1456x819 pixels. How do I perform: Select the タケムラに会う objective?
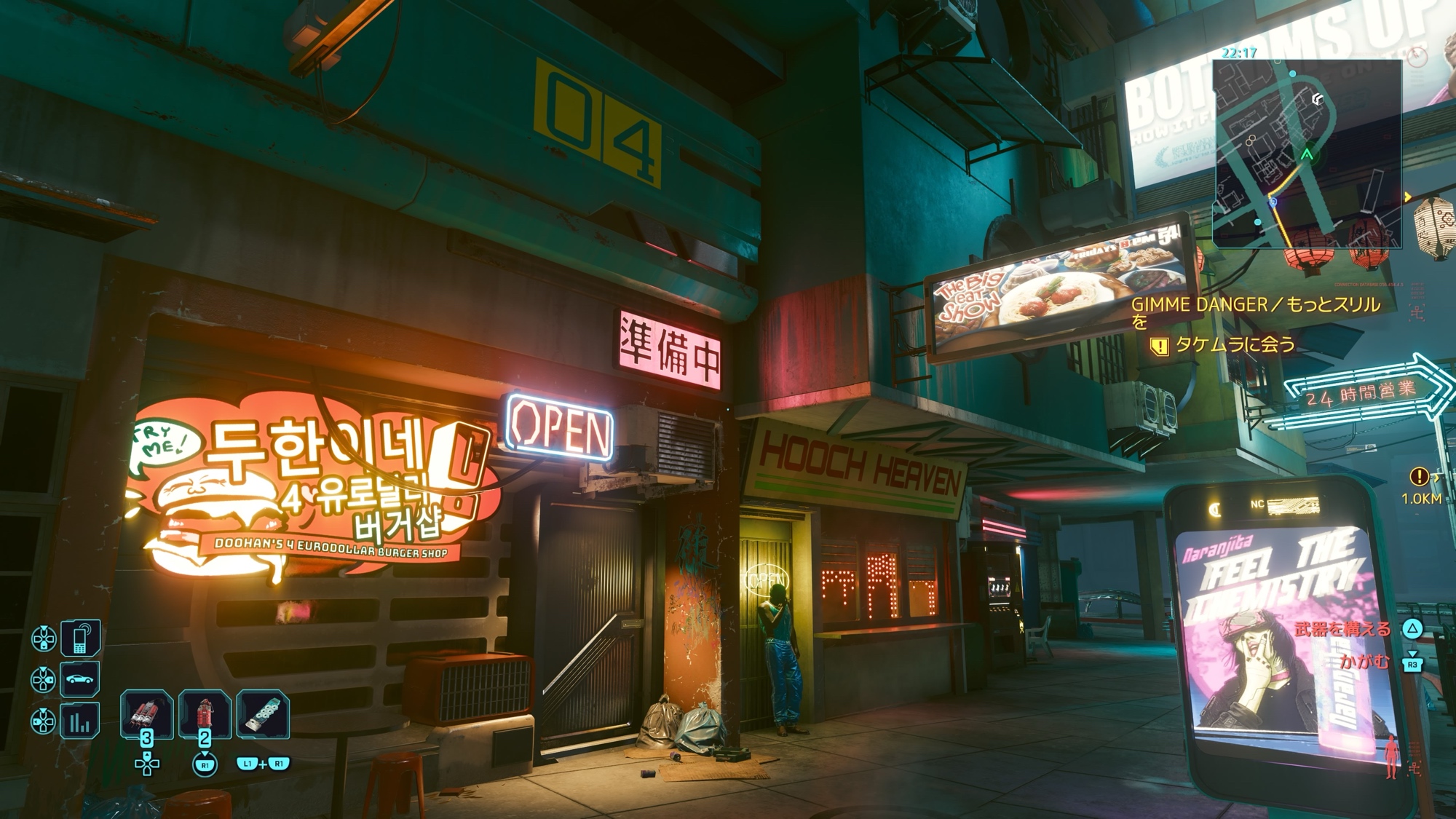click(x=1235, y=344)
